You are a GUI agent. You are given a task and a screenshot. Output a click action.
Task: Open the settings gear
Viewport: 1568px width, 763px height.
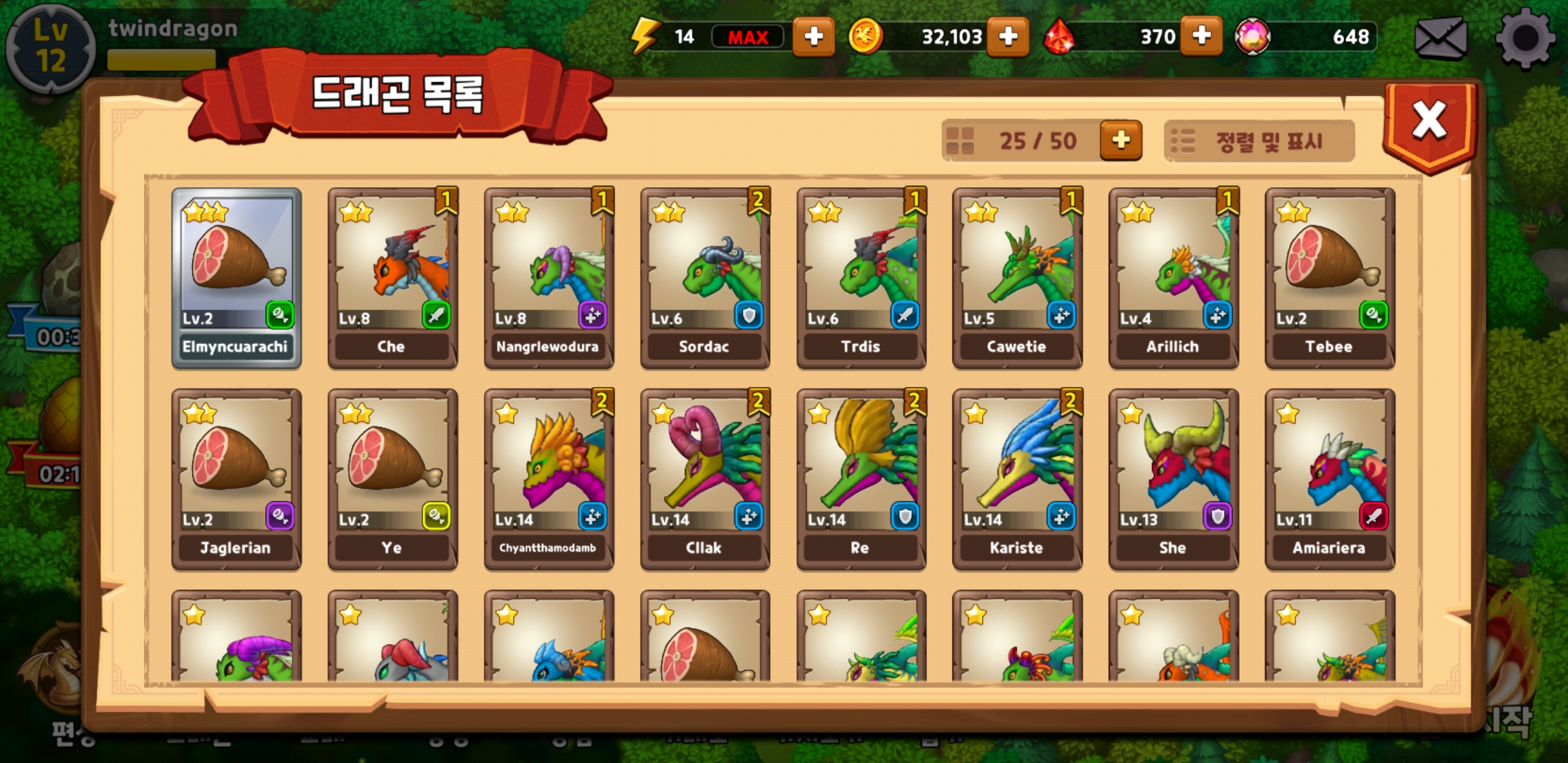tap(1524, 39)
